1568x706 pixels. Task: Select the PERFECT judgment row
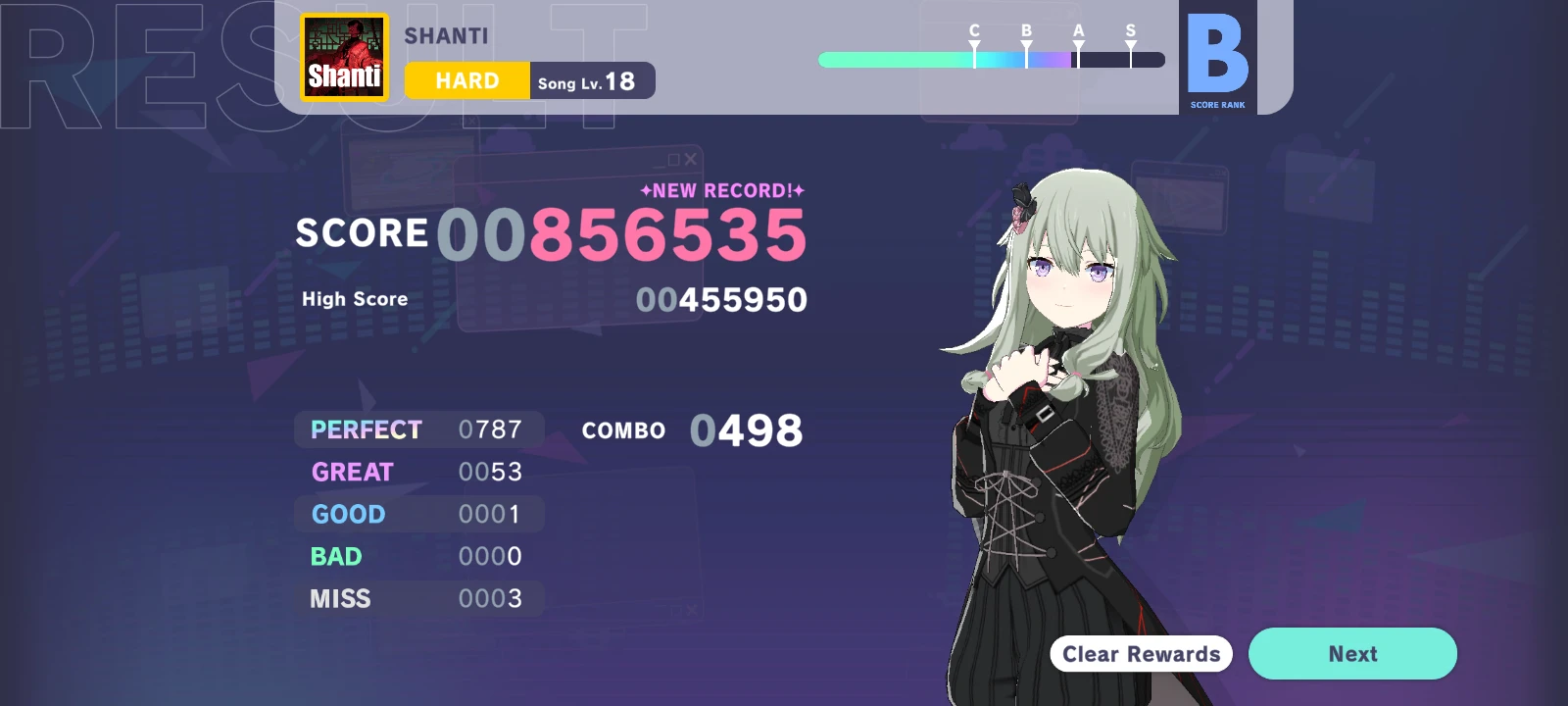418,429
